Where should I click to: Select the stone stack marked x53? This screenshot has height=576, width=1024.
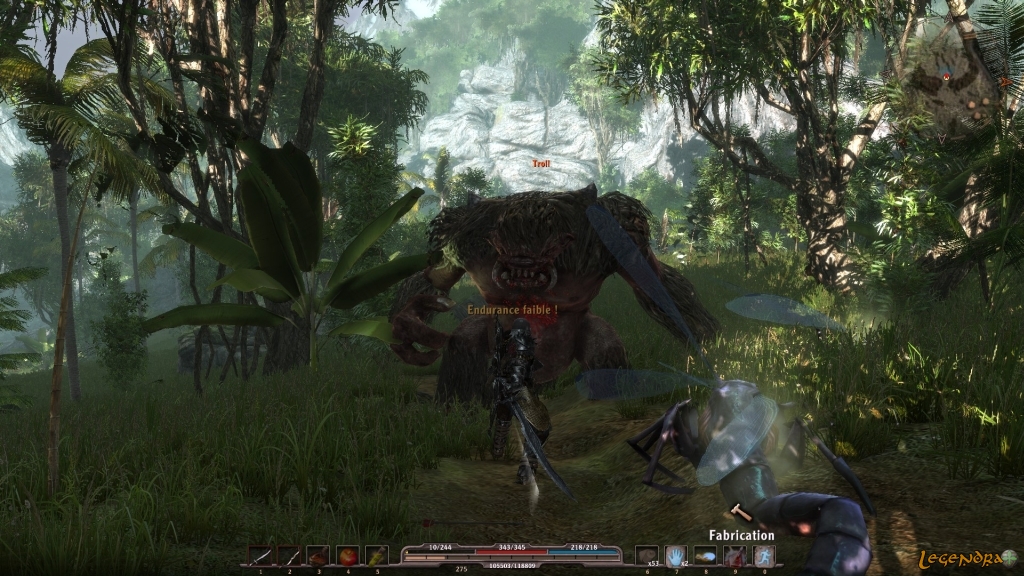647,555
